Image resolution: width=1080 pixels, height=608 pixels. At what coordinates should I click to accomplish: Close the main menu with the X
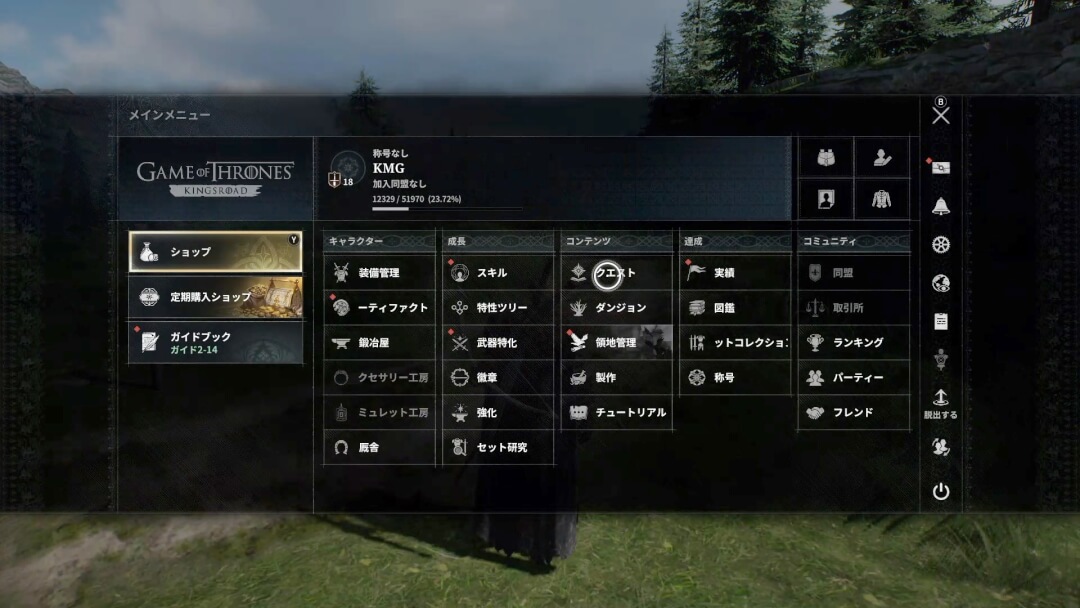click(941, 115)
